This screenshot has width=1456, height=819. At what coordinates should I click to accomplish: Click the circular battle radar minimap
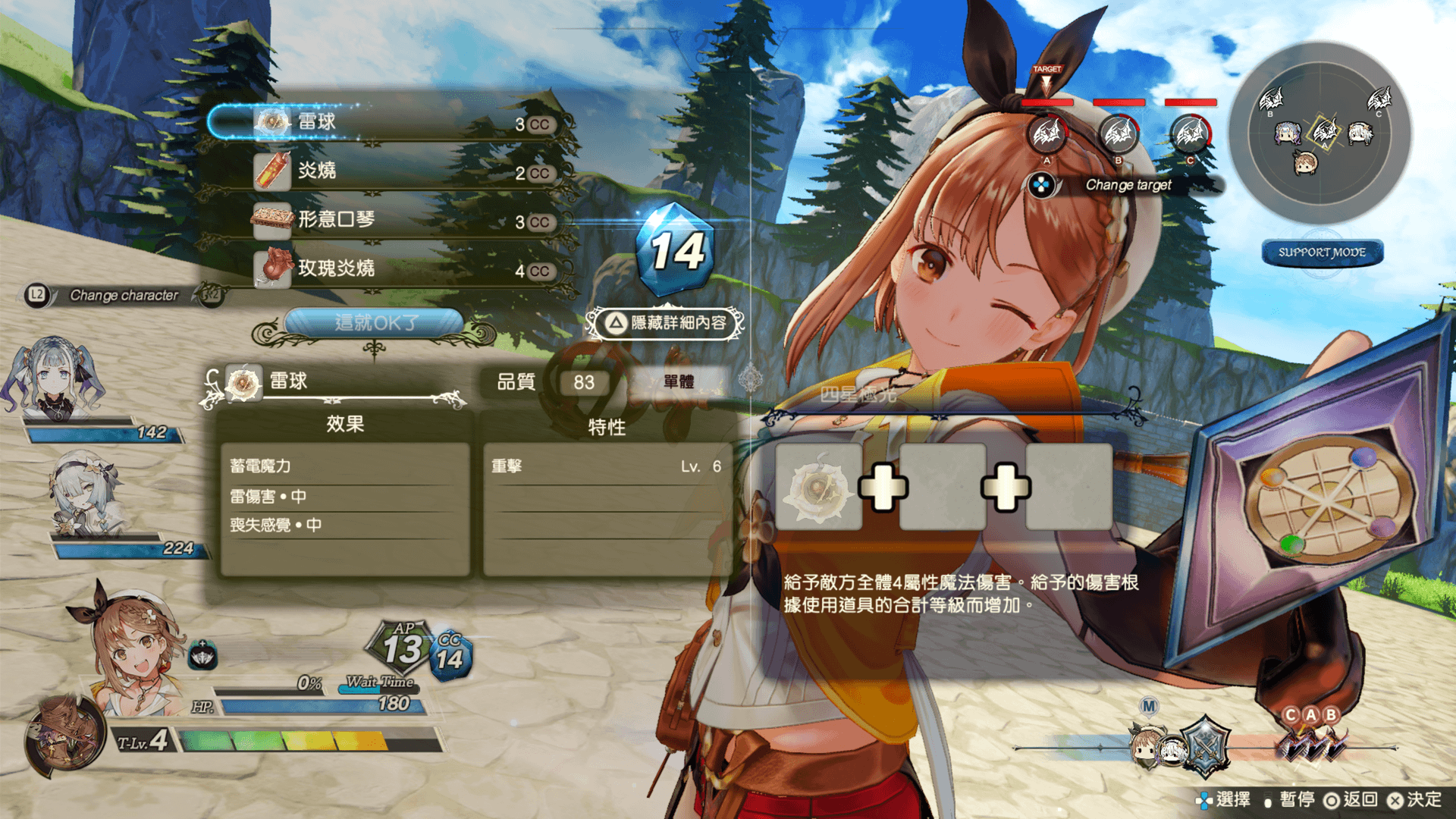click(1320, 133)
